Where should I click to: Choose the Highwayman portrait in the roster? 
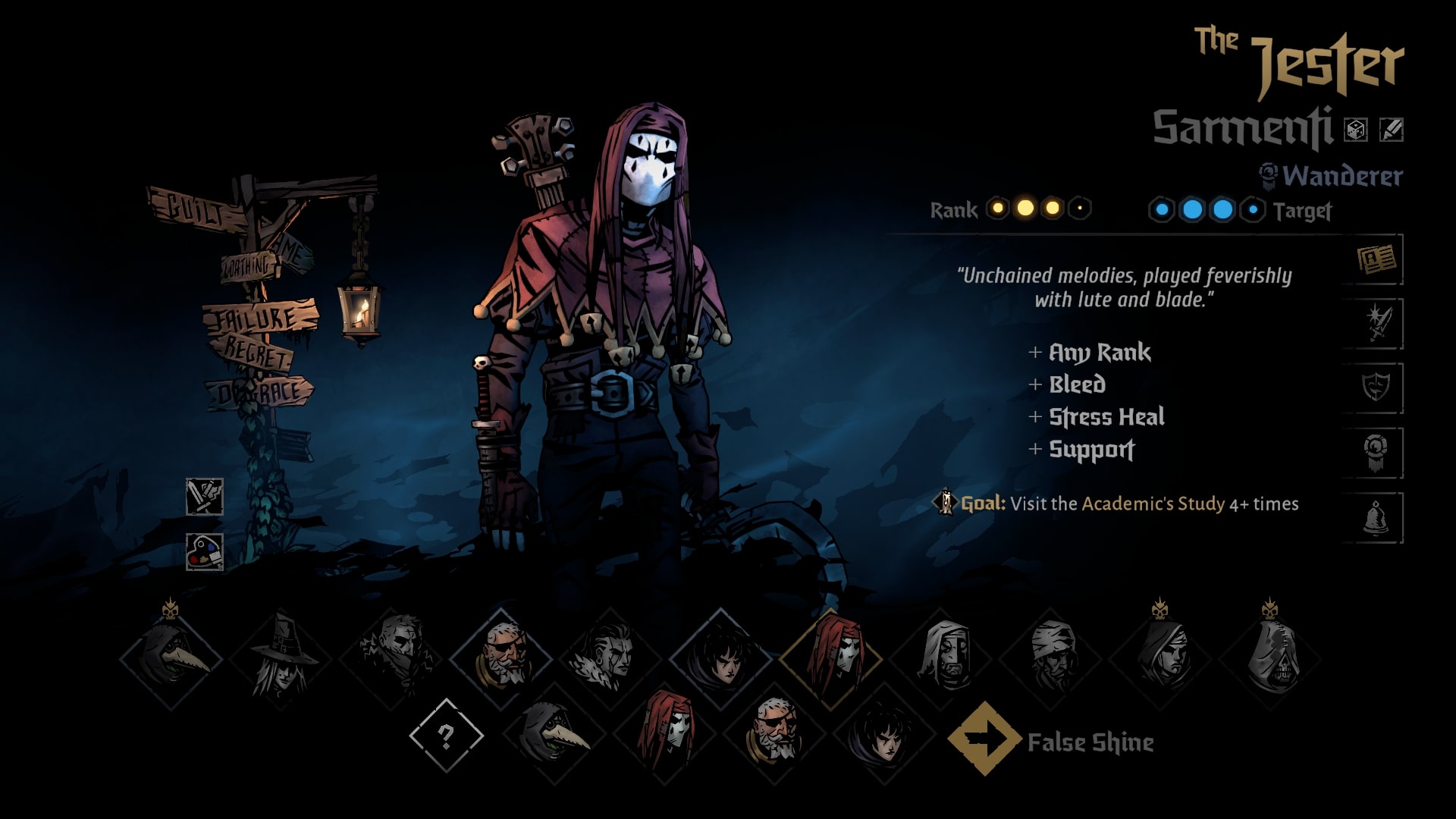click(391, 658)
